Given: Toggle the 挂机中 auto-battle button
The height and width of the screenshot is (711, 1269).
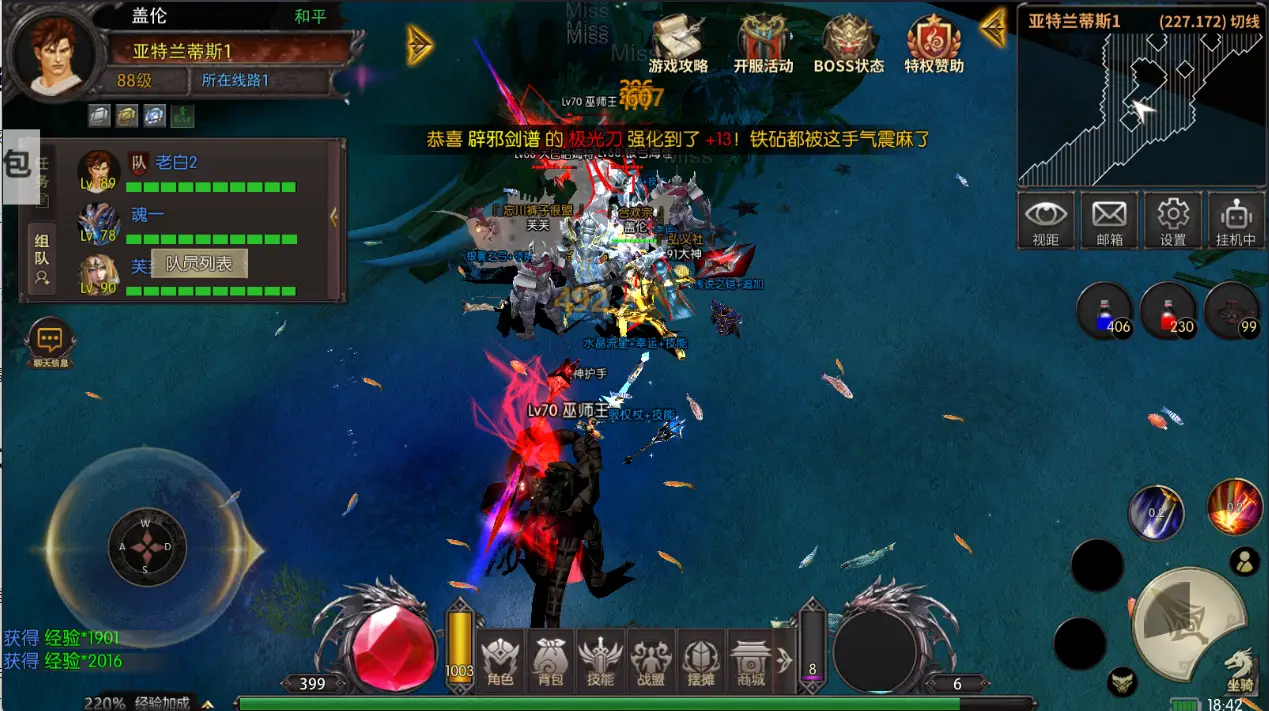Looking at the screenshot, I should tap(1236, 220).
